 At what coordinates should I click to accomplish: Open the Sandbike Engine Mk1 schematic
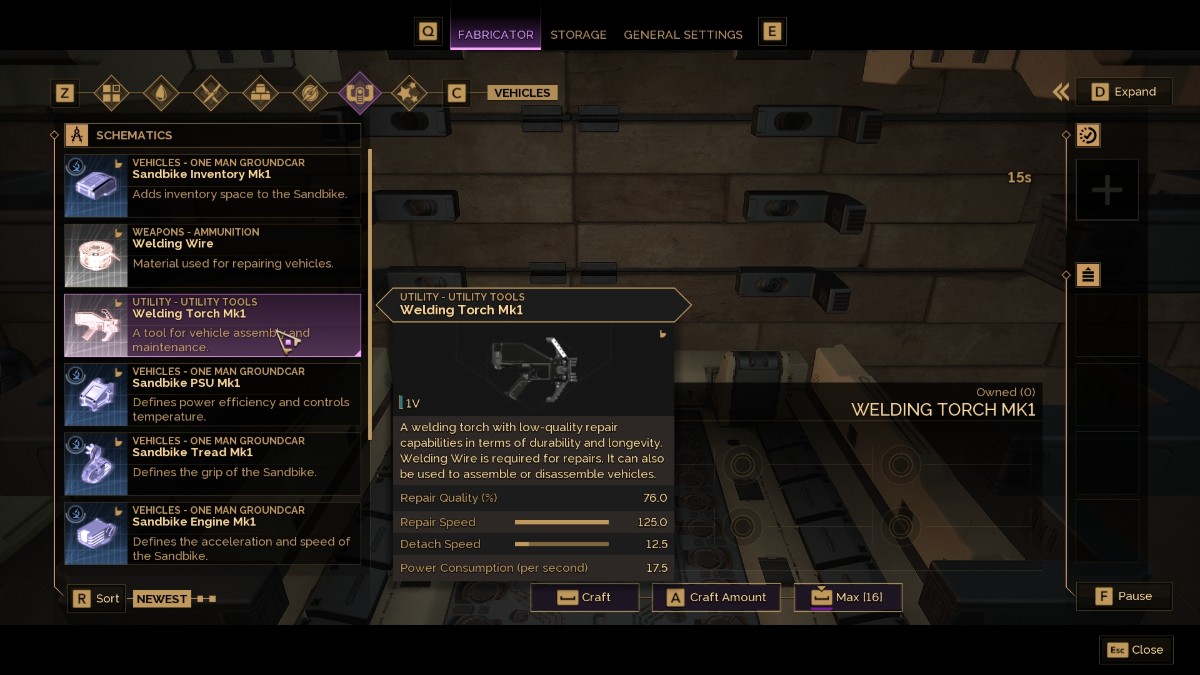pyautogui.click(x=212, y=533)
